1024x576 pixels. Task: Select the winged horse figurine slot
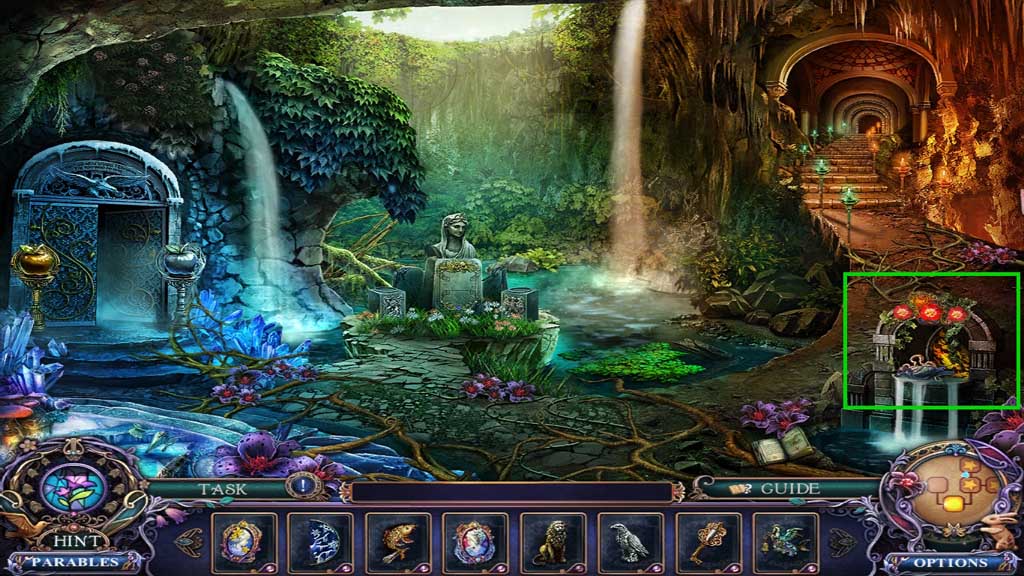click(x=784, y=543)
